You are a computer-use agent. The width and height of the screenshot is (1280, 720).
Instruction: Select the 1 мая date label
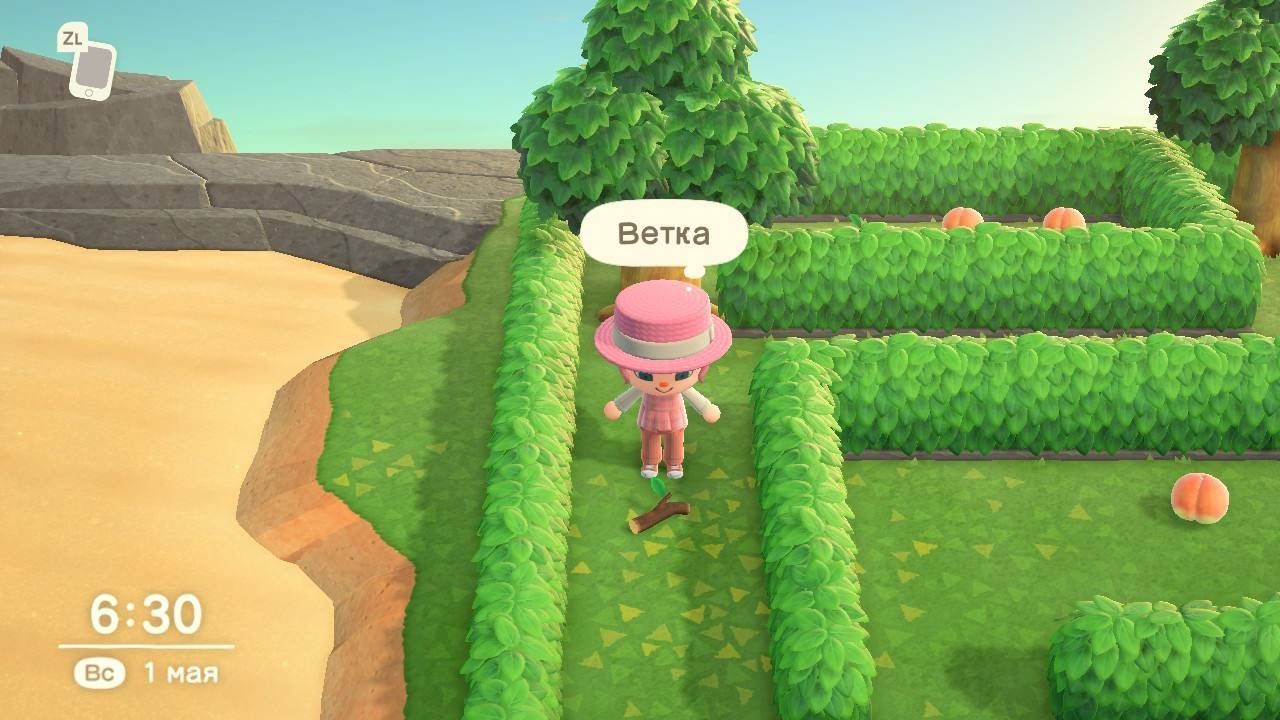tap(183, 672)
